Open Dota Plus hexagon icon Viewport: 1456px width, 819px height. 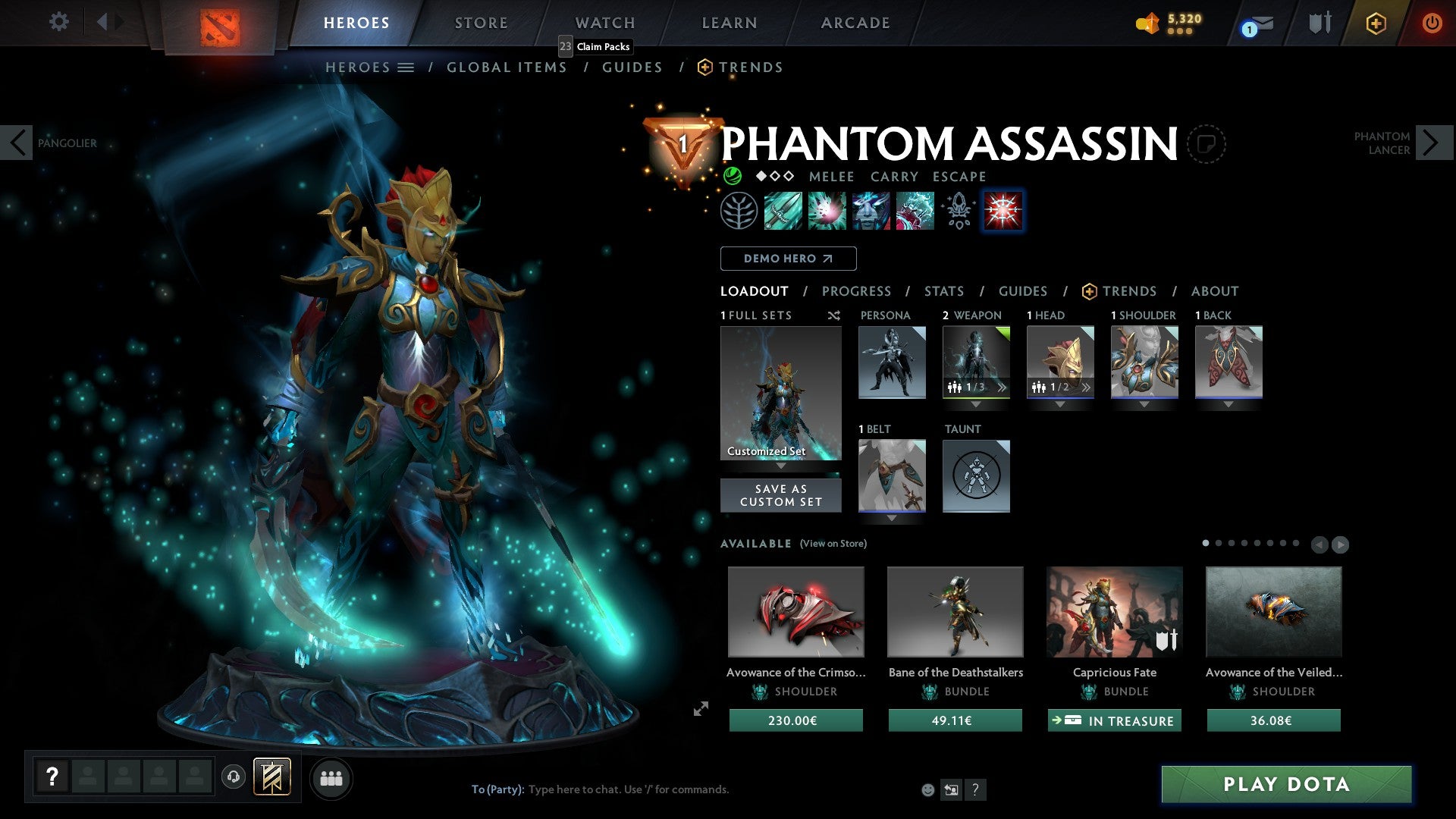coord(1375,23)
